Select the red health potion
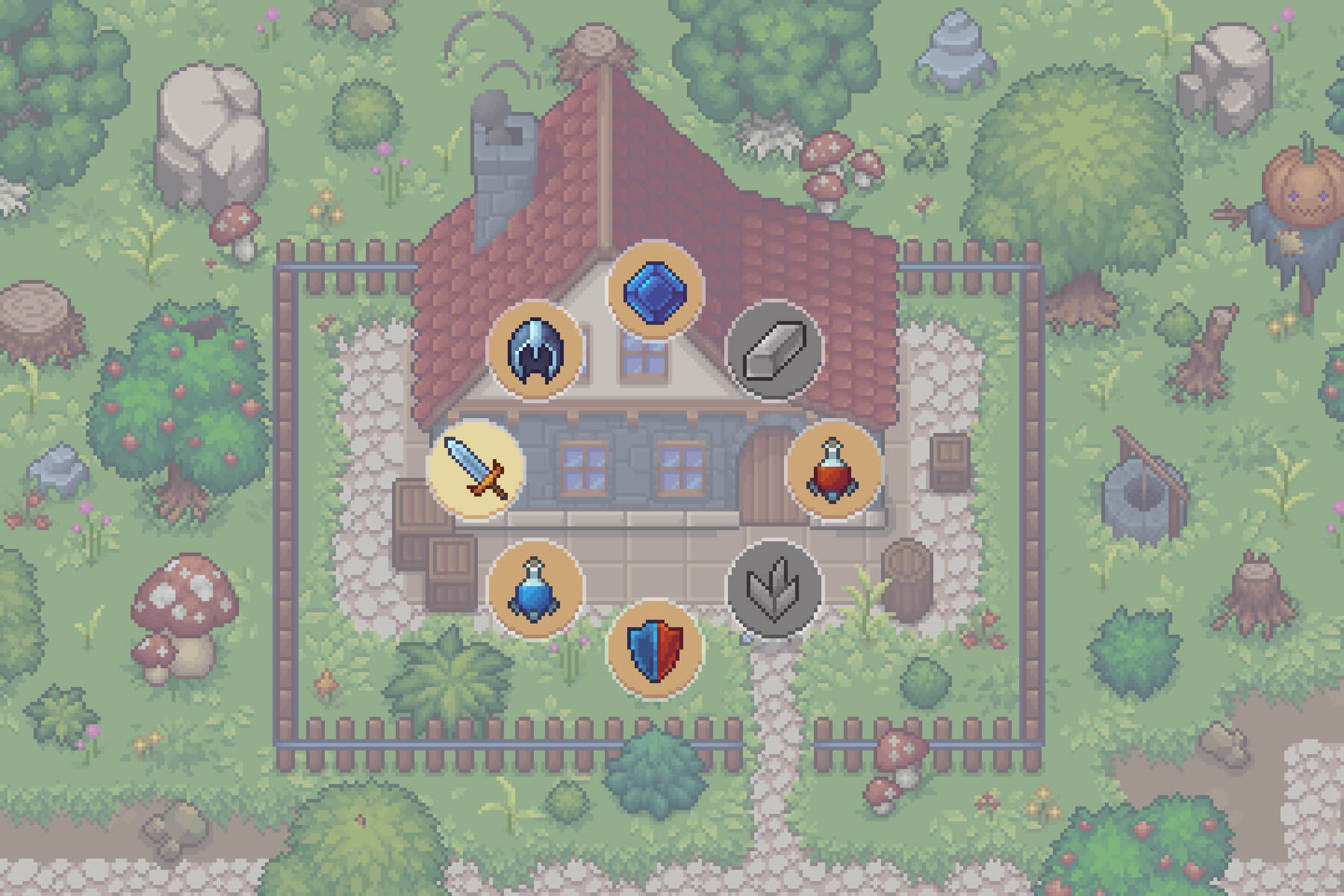This screenshot has height=896, width=1344. pos(834,469)
